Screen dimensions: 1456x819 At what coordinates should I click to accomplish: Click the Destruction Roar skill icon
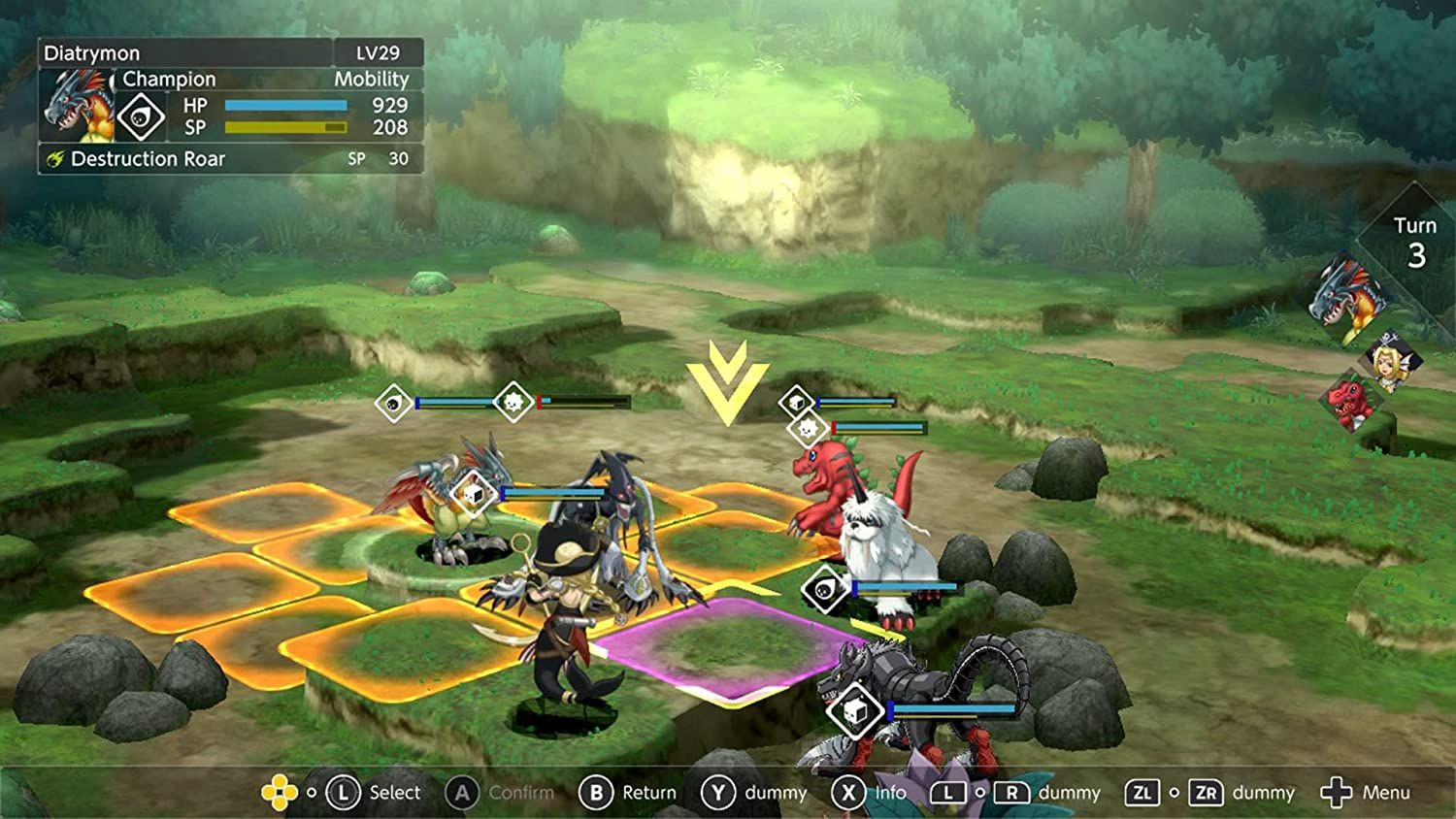tap(53, 159)
